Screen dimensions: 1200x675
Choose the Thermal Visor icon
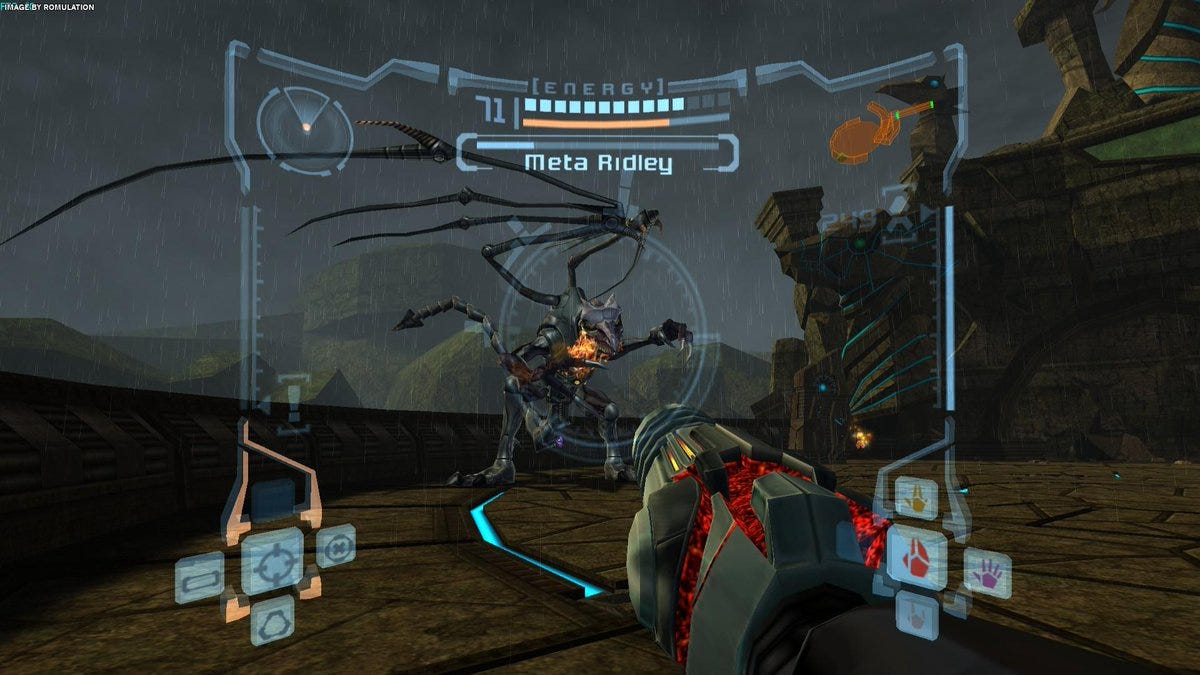[x=272, y=620]
